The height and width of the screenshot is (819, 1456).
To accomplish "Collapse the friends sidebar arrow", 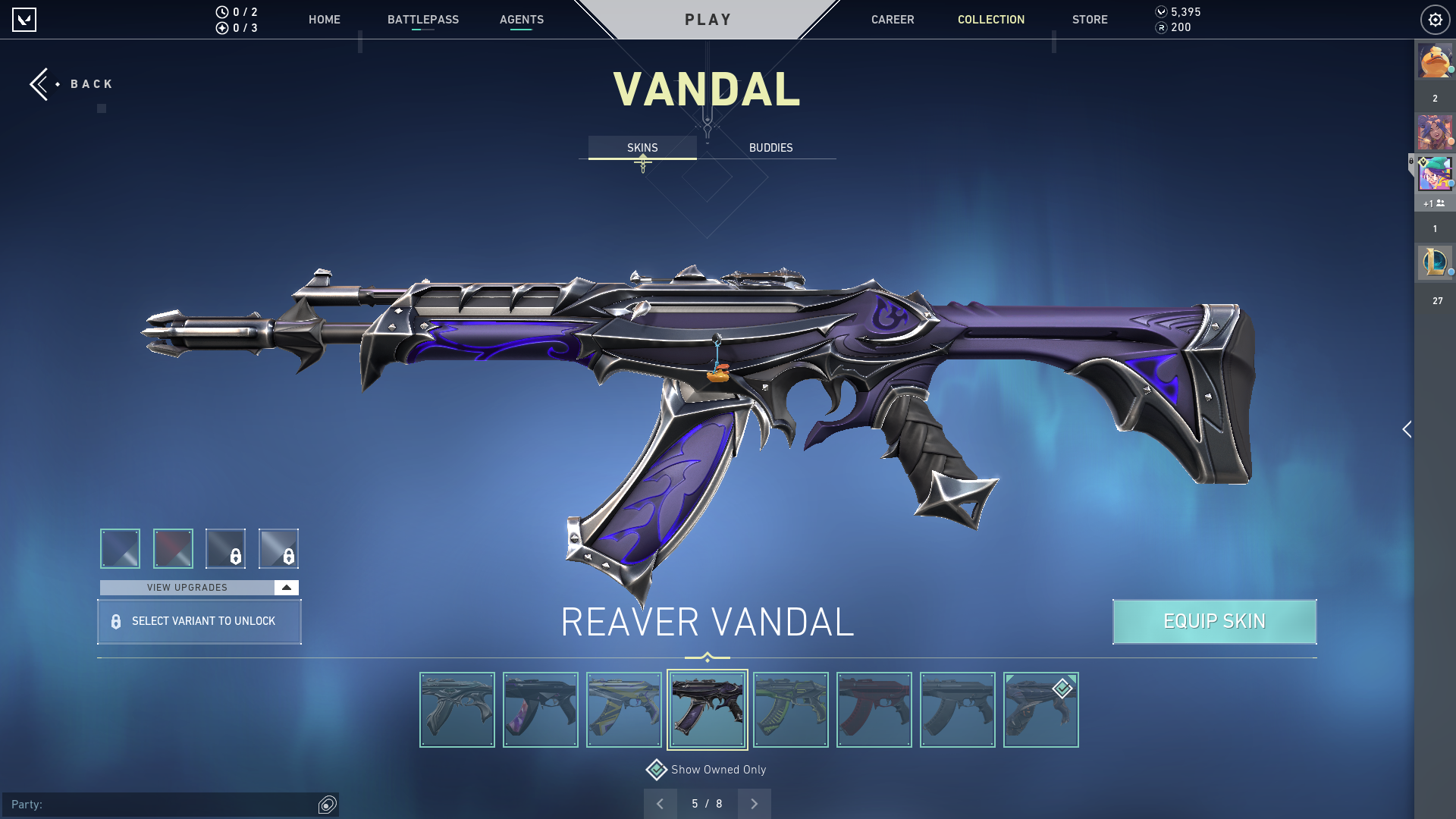I will click(1407, 430).
